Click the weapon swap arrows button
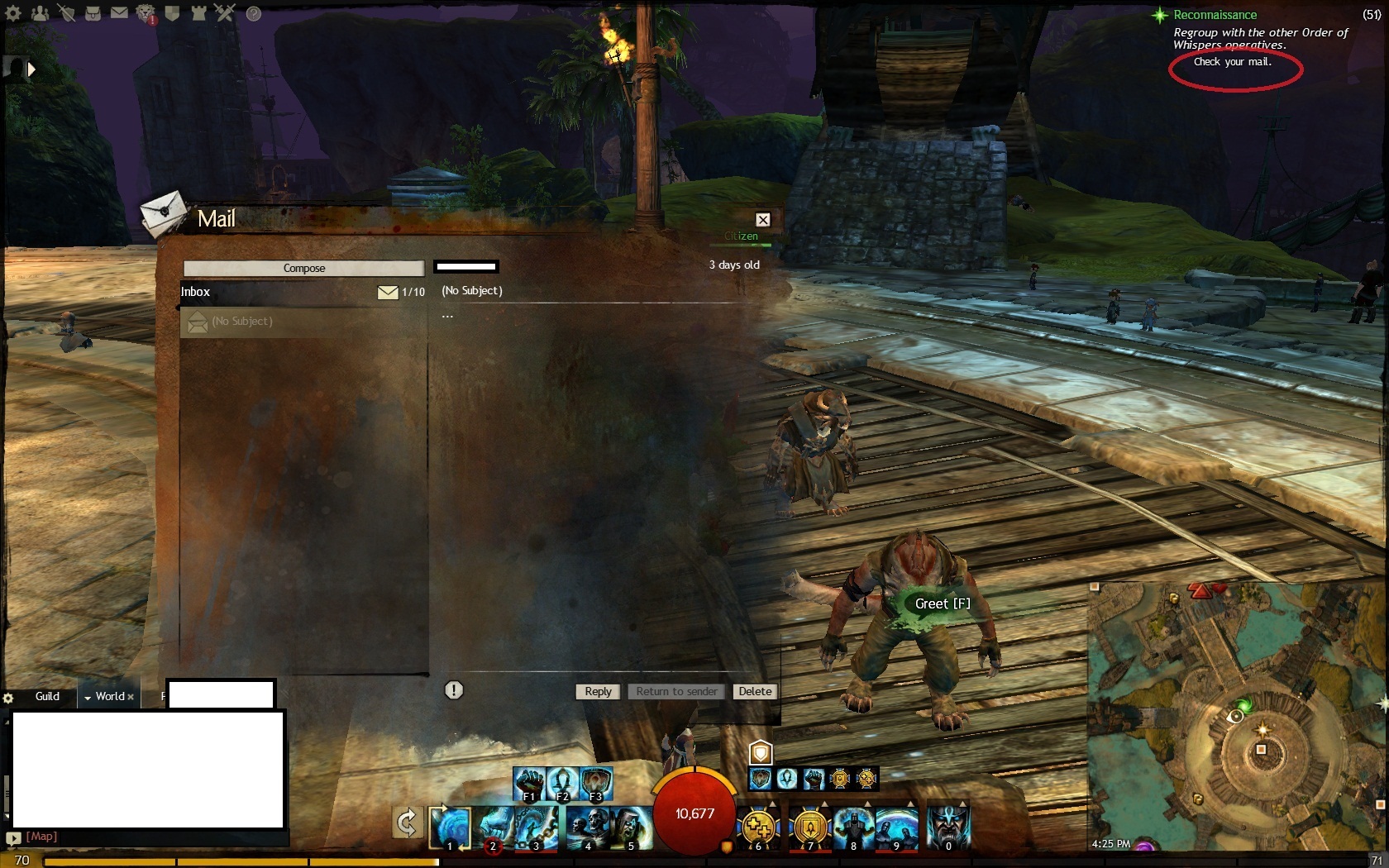Viewport: 1389px width, 868px height. click(407, 823)
